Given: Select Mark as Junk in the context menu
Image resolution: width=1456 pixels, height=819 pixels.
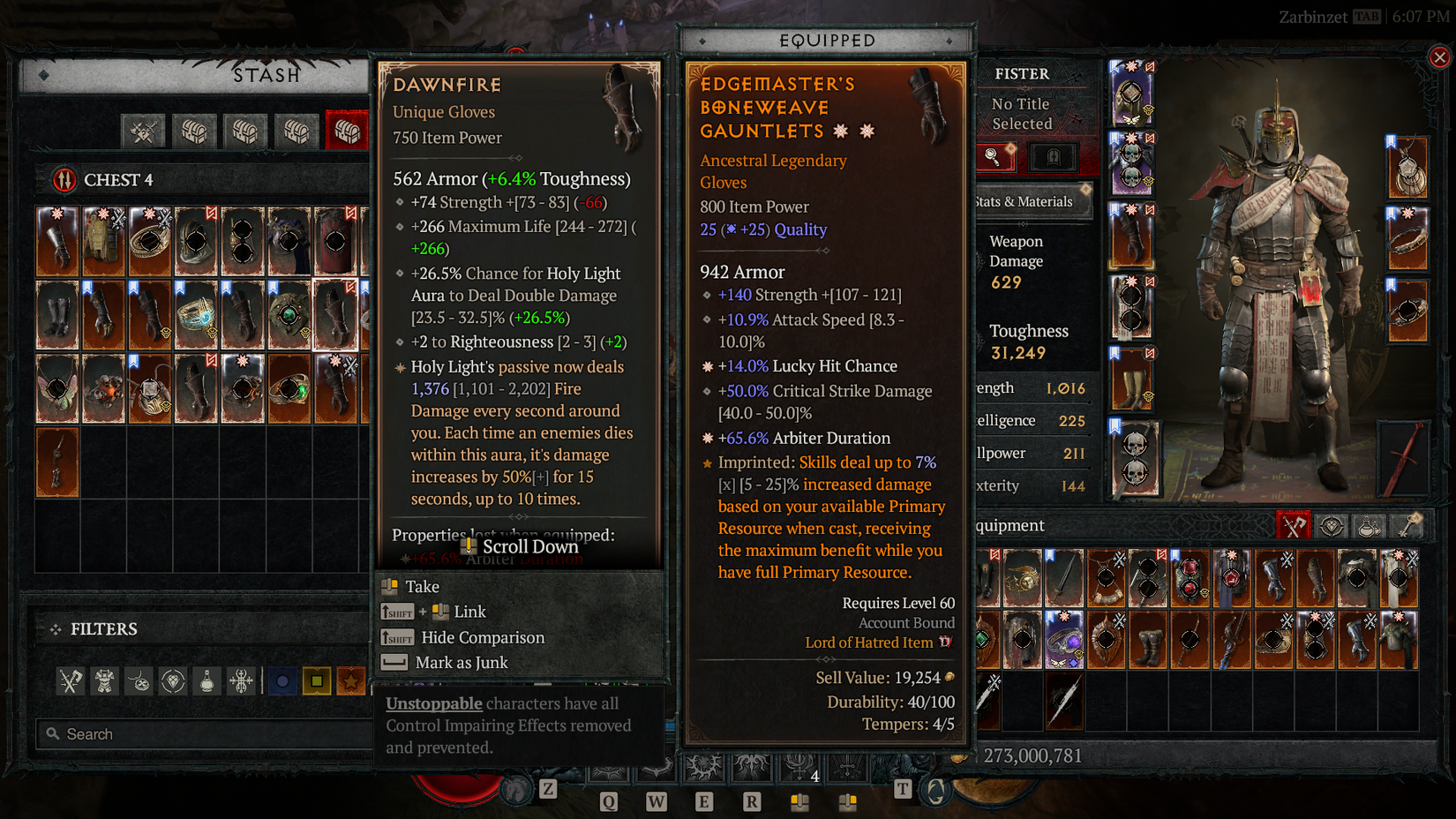Looking at the screenshot, I should [x=460, y=663].
